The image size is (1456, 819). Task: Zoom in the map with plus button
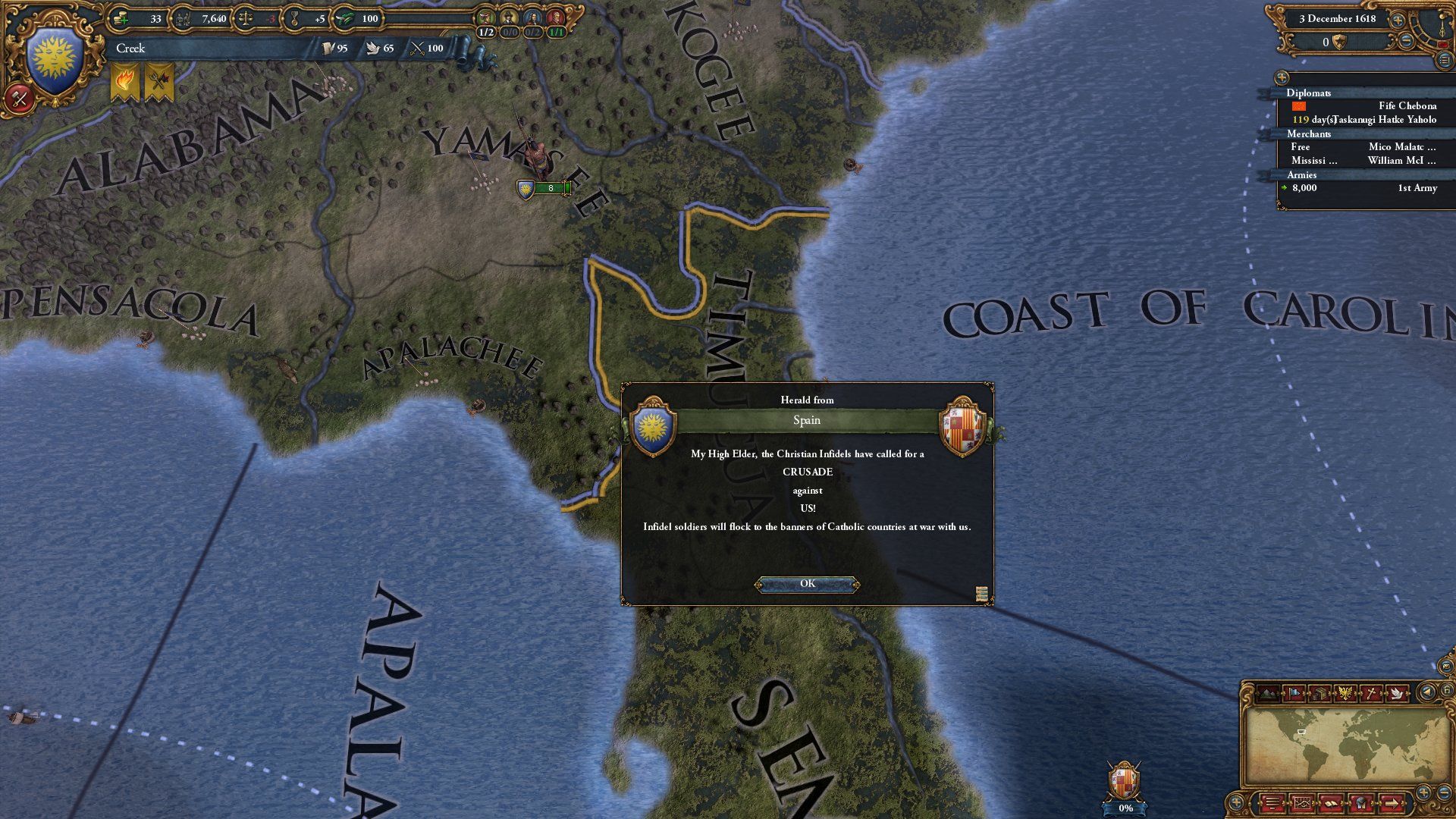click(x=1423, y=792)
